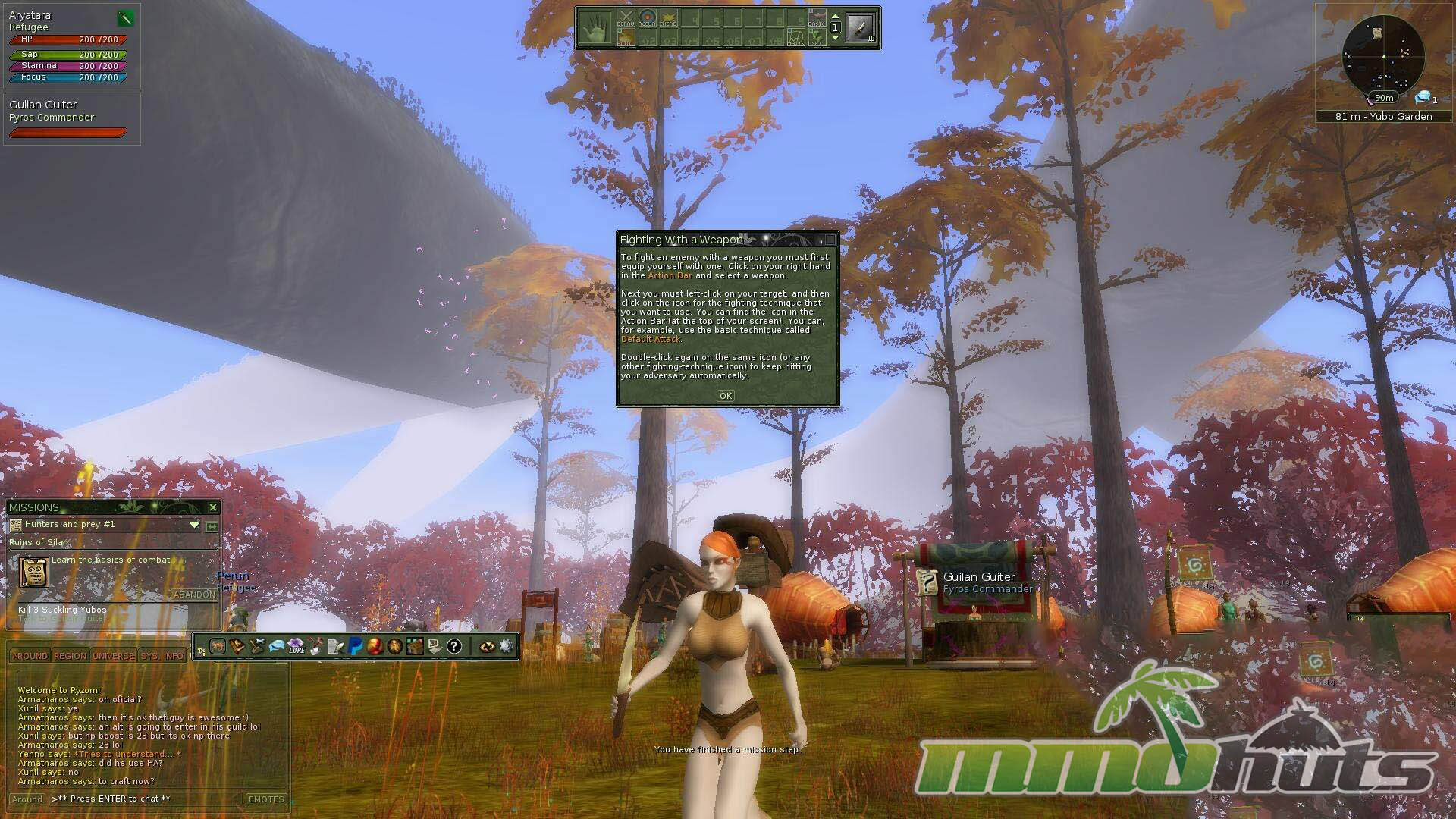Open the Sys. Info chat tab
This screenshot has height=819, width=1456.
pyautogui.click(x=162, y=656)
